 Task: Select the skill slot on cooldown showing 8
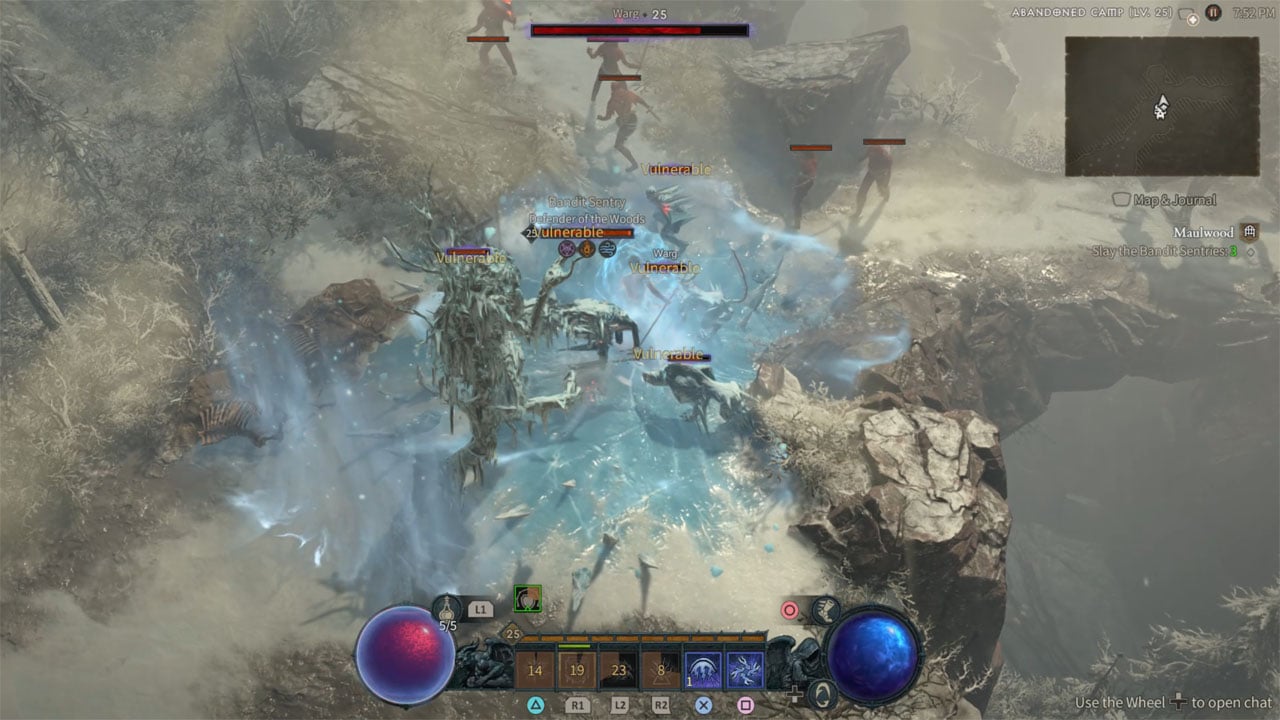click(661, 671)
